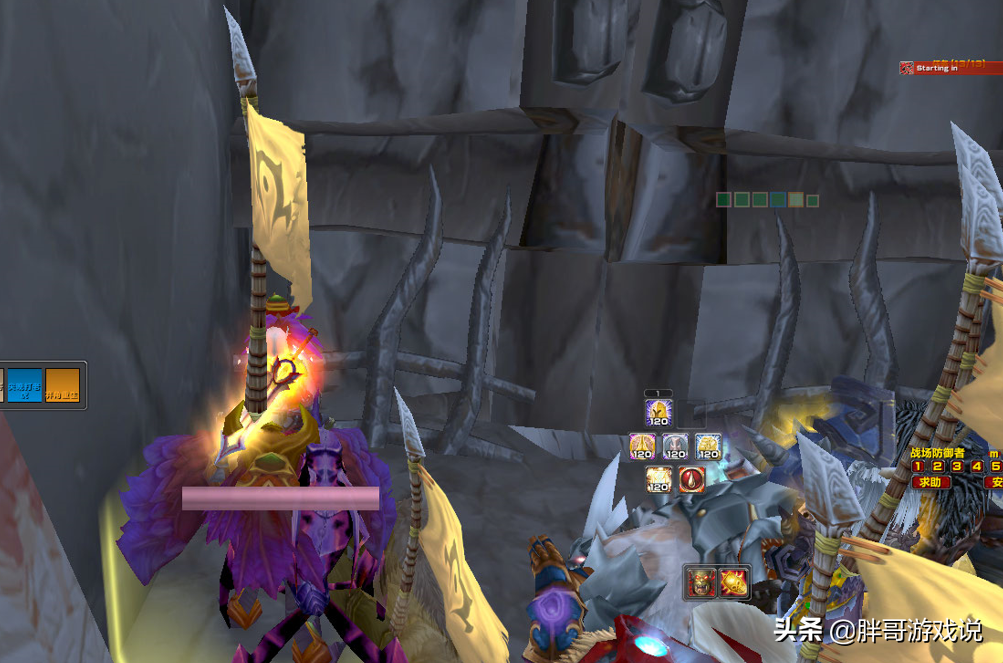Image resolution: width=1003 pixels, height=663 pixels.
Task: Choose battlefield defender marker 3
Action: coord(957,466)
